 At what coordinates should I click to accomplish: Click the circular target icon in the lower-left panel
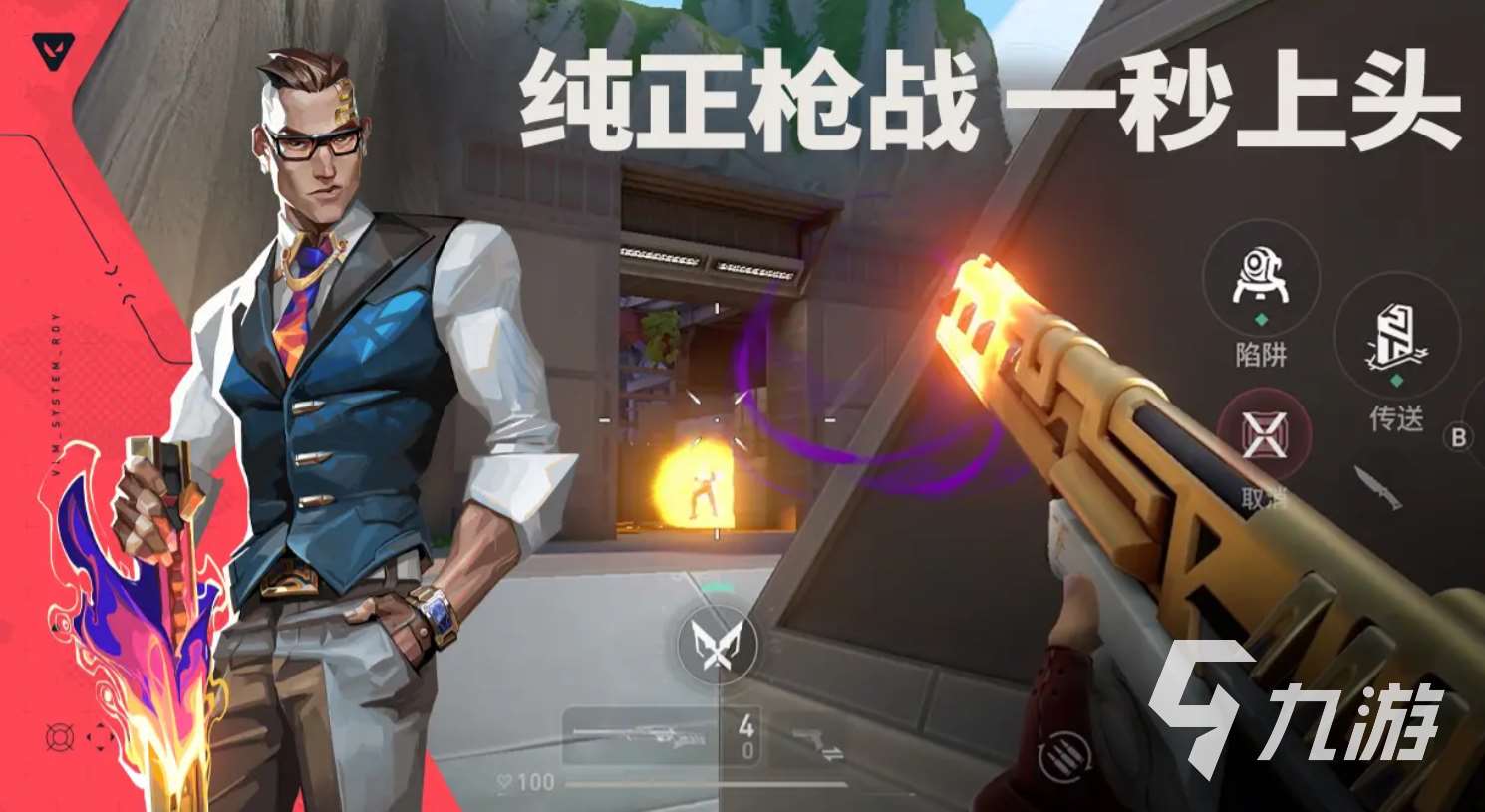(63, 739)
